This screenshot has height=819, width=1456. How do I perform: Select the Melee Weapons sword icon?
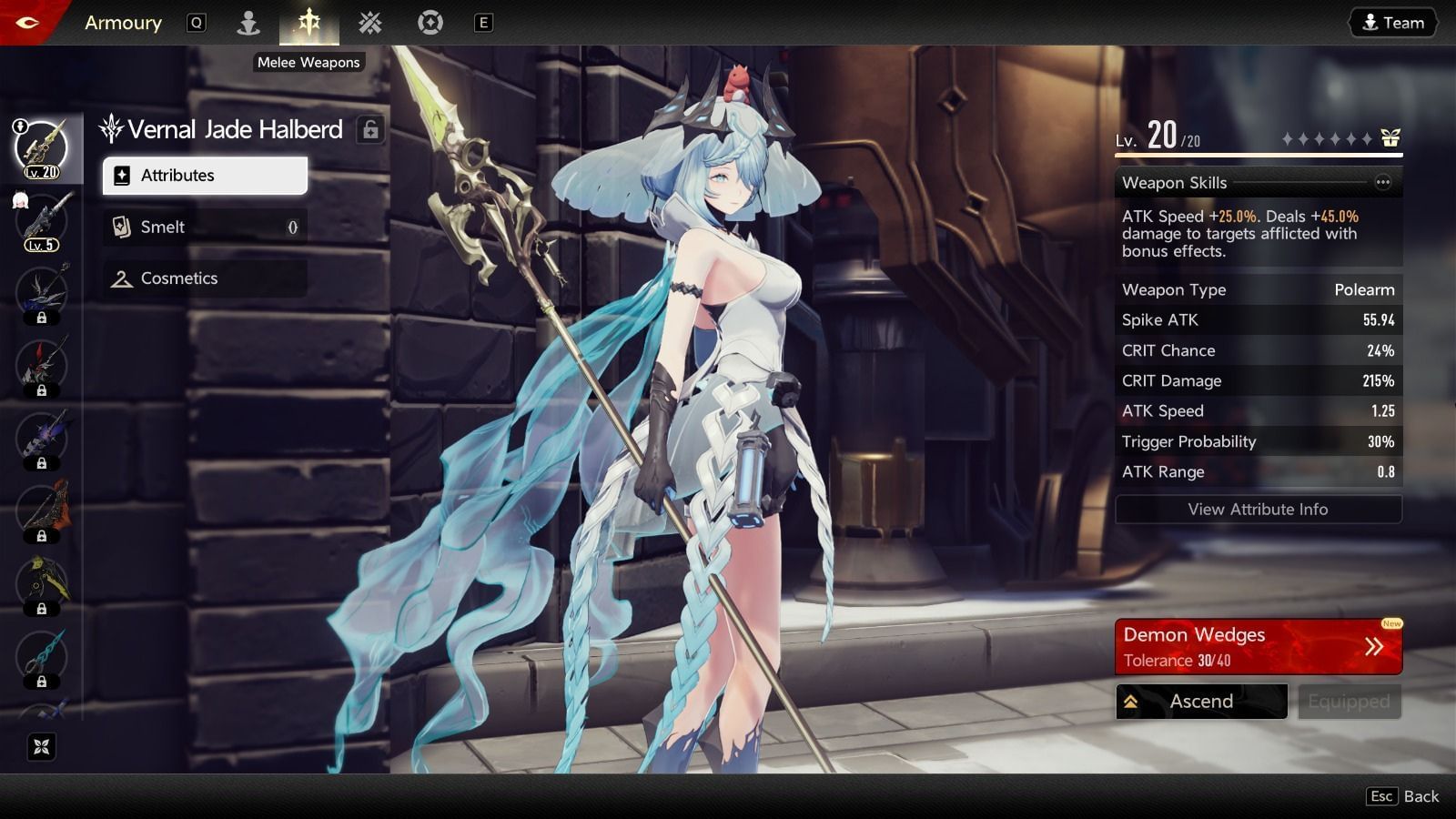click(308, 23)
